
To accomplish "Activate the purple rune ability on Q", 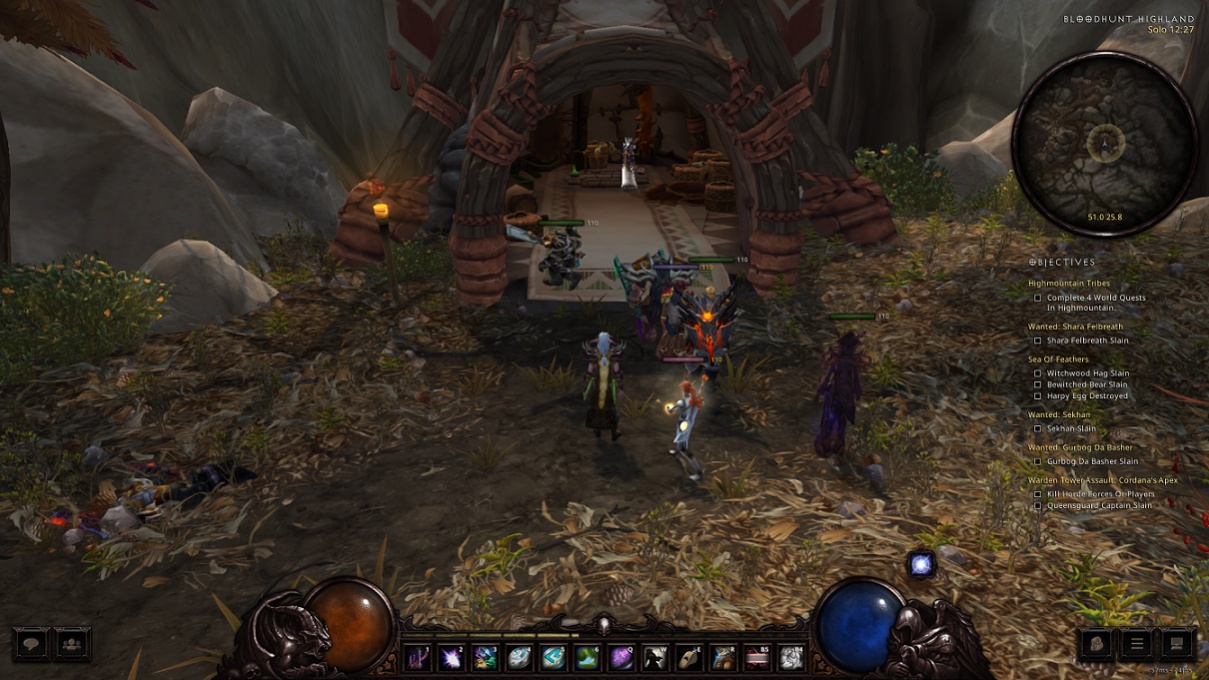I will [621, 657].
